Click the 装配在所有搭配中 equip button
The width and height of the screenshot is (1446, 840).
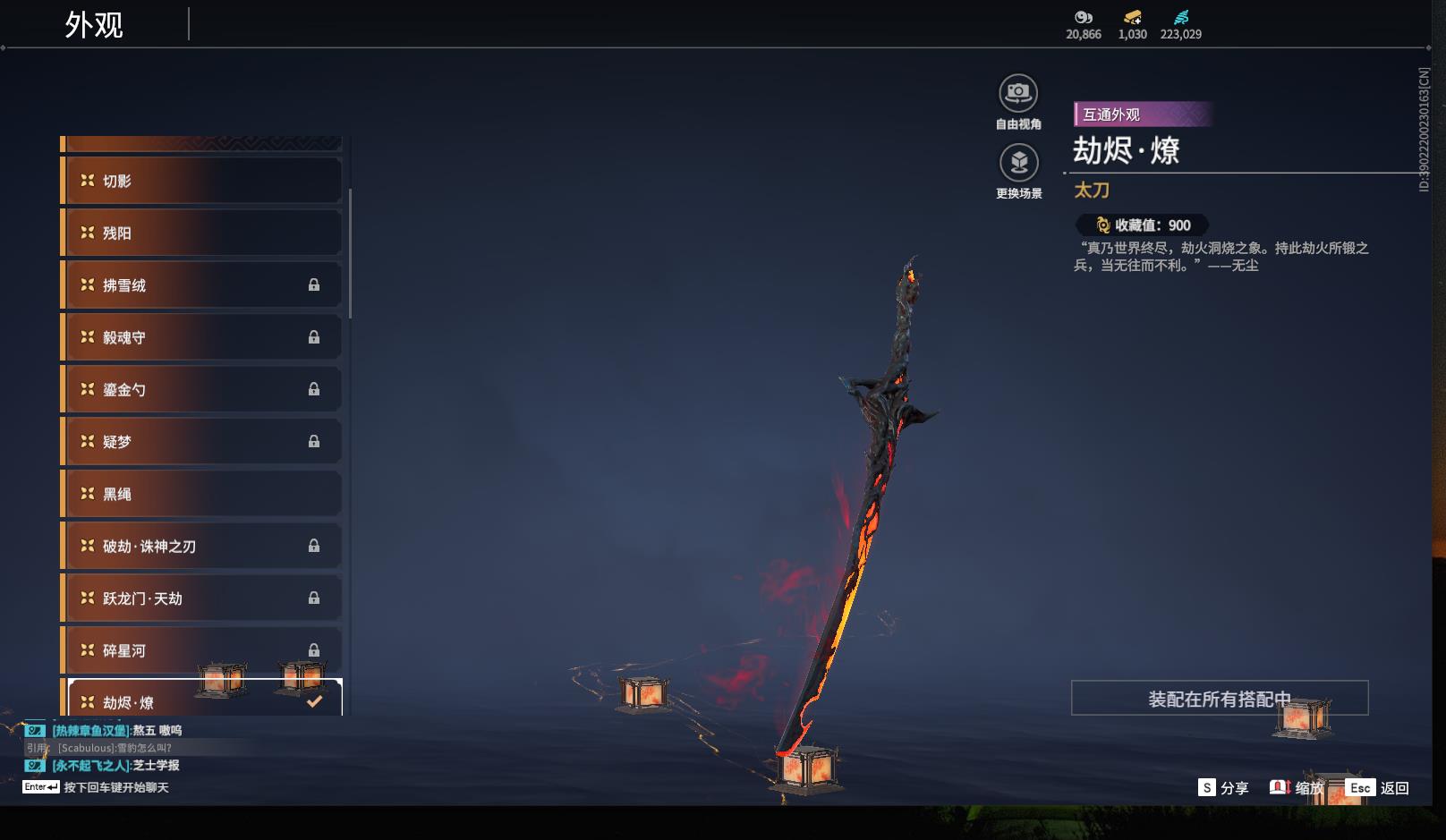point(1219,699)
